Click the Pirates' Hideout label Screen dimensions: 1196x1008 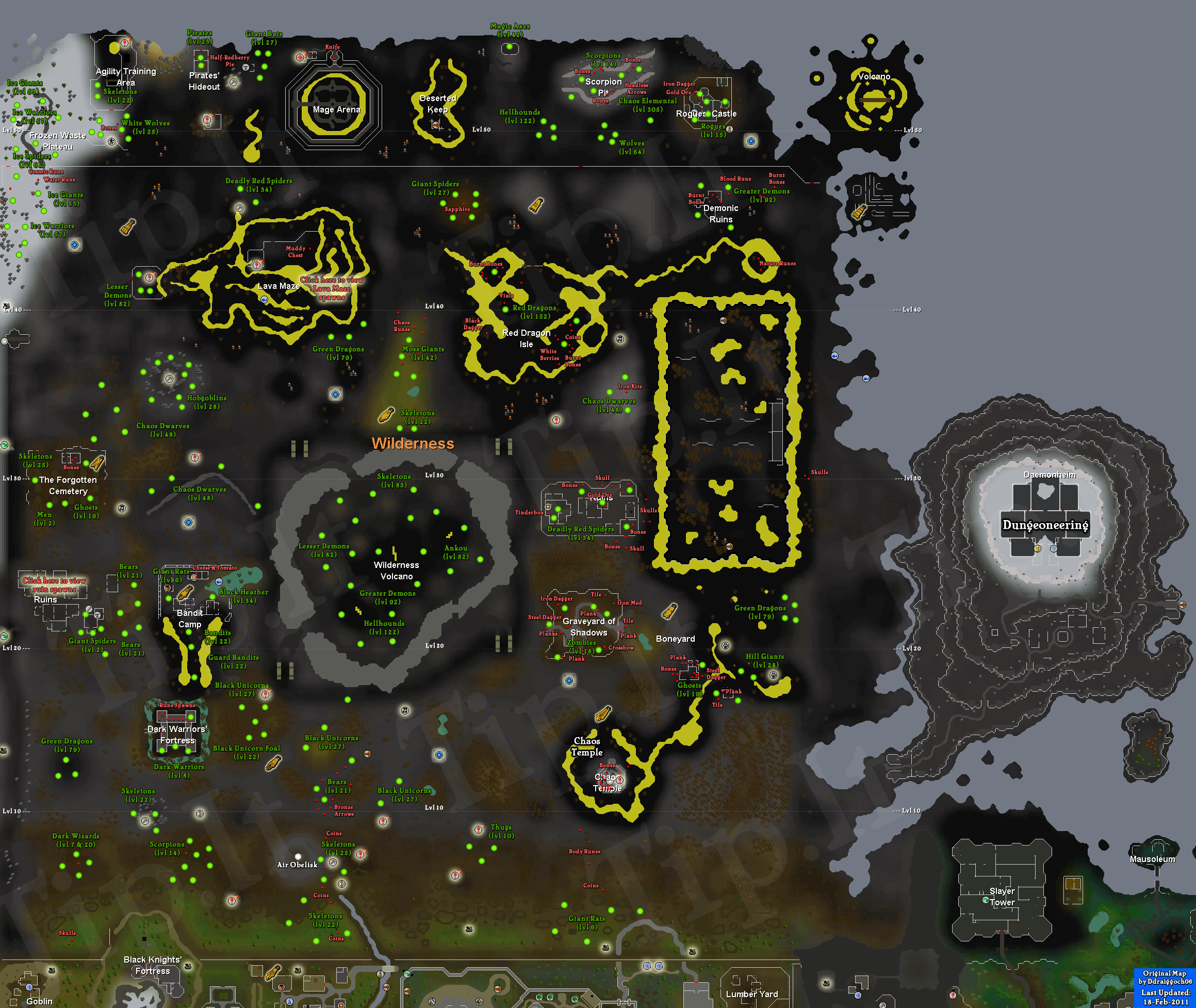coord(204,81)
